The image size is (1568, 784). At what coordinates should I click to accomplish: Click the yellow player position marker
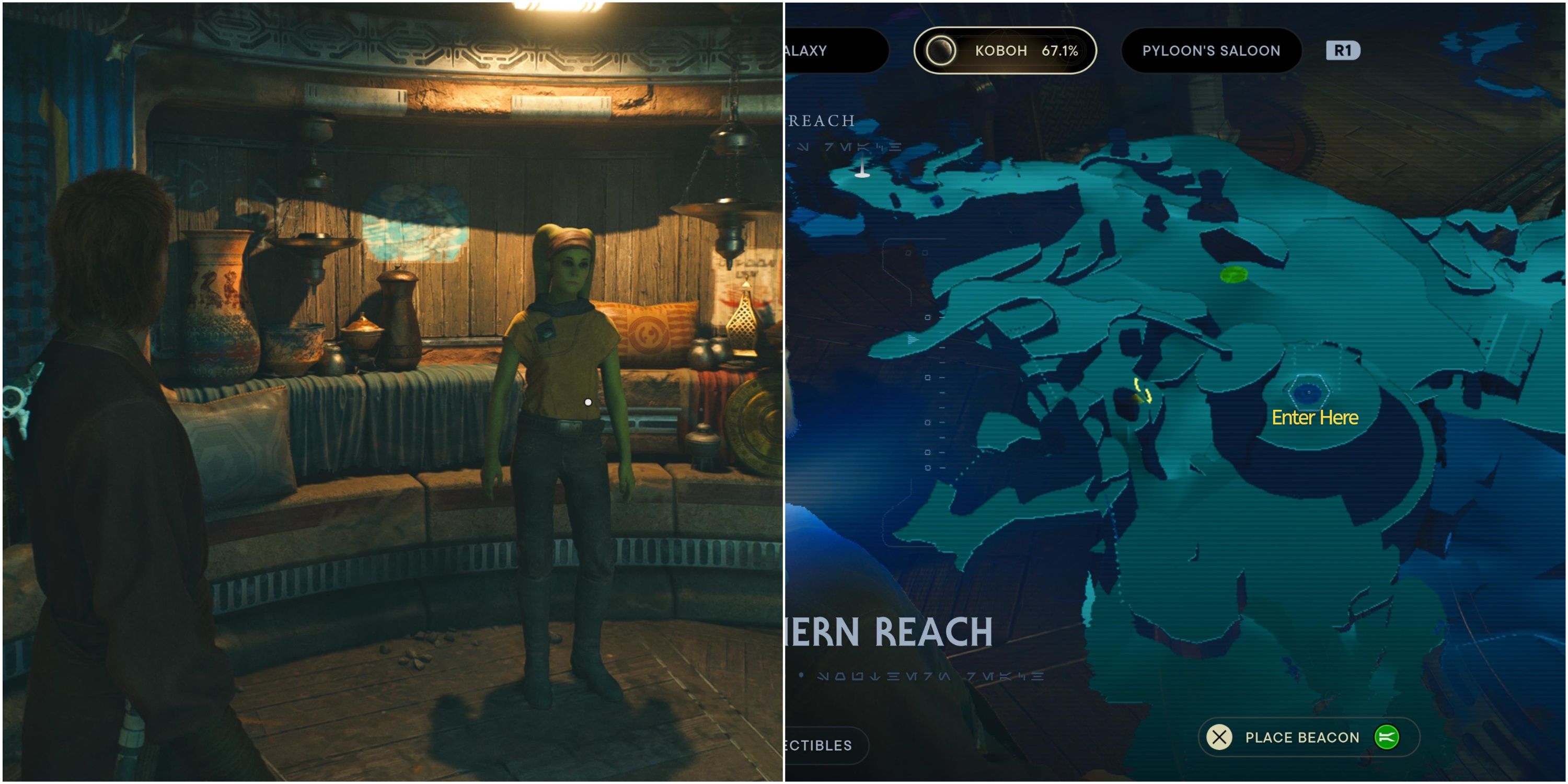point(1142,391)
